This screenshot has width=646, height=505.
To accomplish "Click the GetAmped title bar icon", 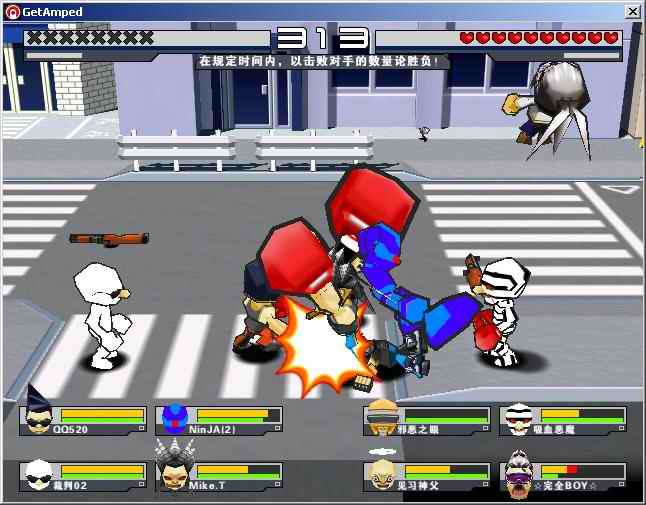I will pyautogui.click(x=12, y=11).
